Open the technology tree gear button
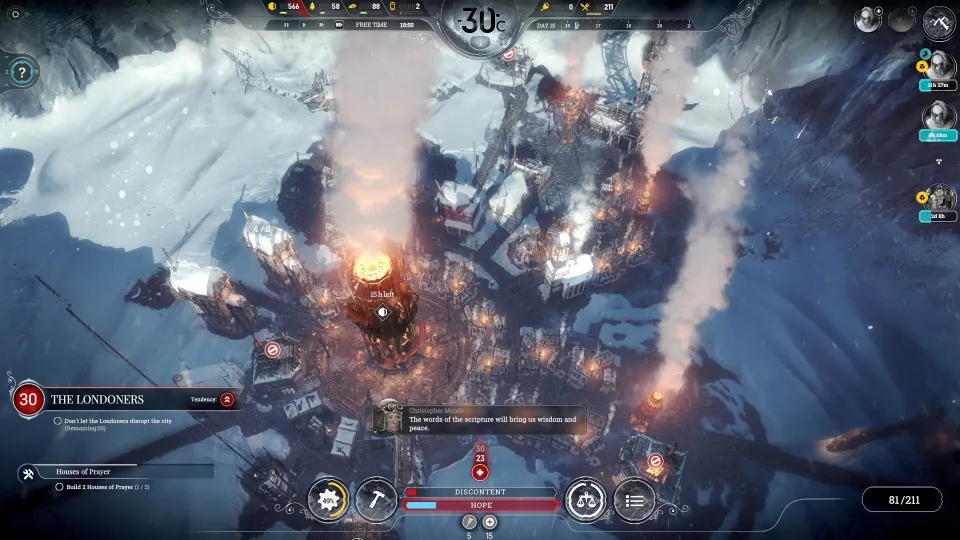 (x=326, y=499)
